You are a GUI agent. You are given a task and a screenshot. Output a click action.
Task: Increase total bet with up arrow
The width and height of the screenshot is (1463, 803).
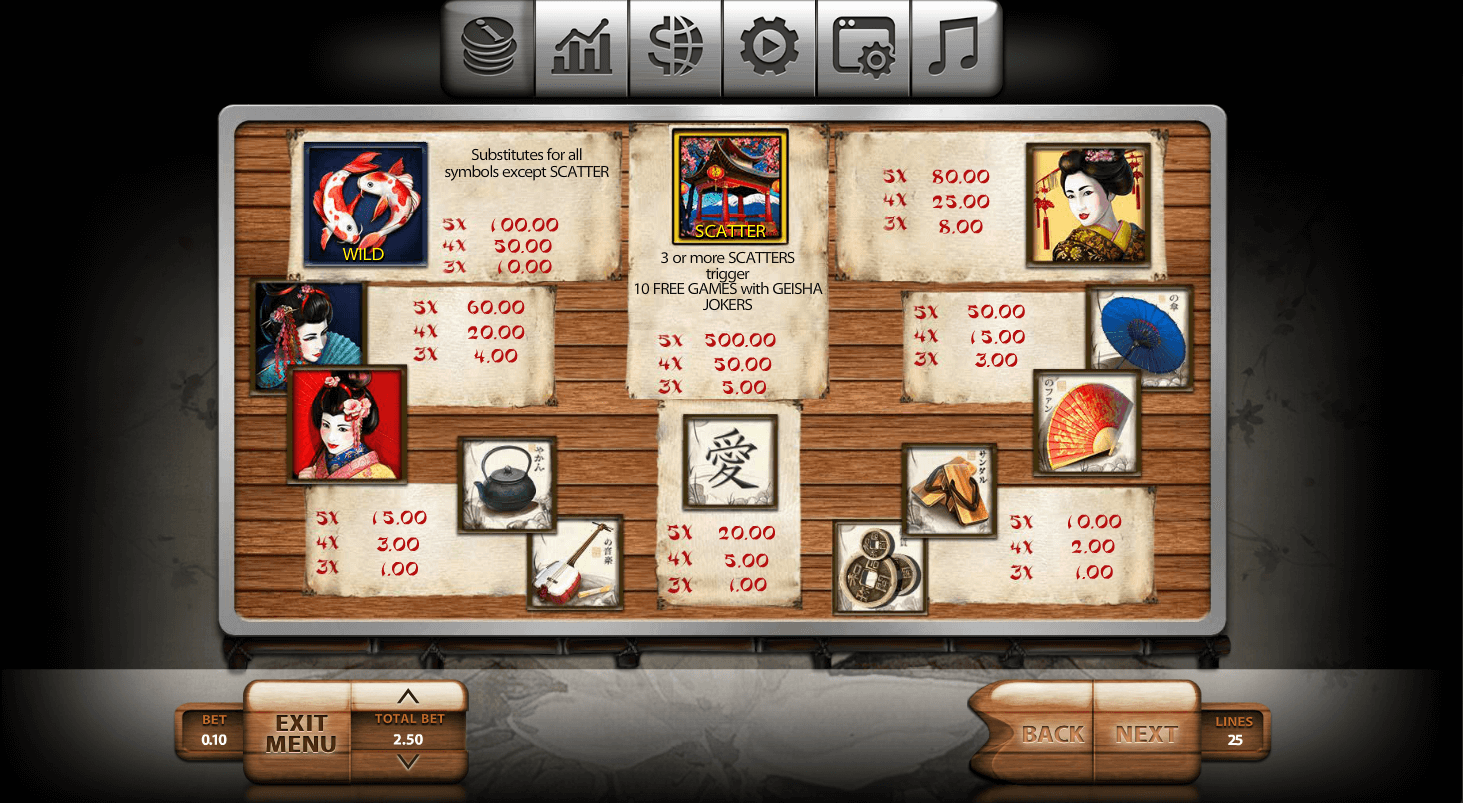pyautogui.click(x=409, y=697)
